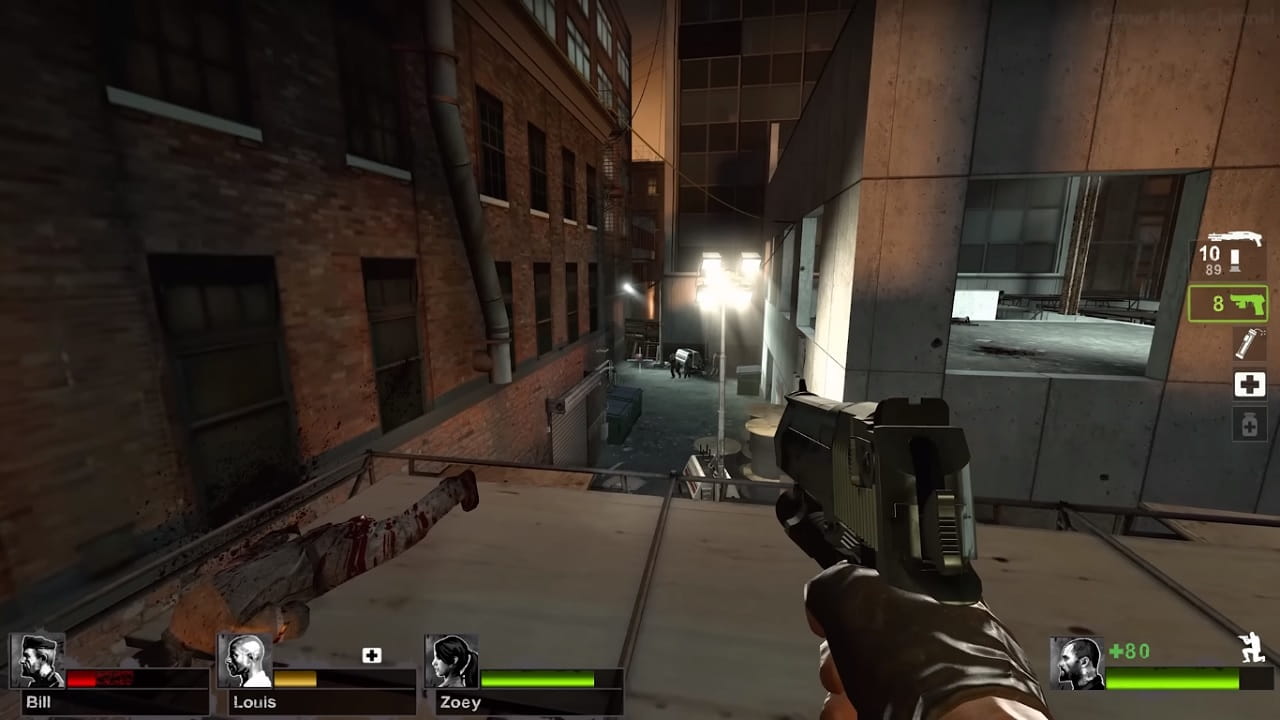
Task: Click Francis's portrait thumbnail
Action: click(x=1076, y=665)
